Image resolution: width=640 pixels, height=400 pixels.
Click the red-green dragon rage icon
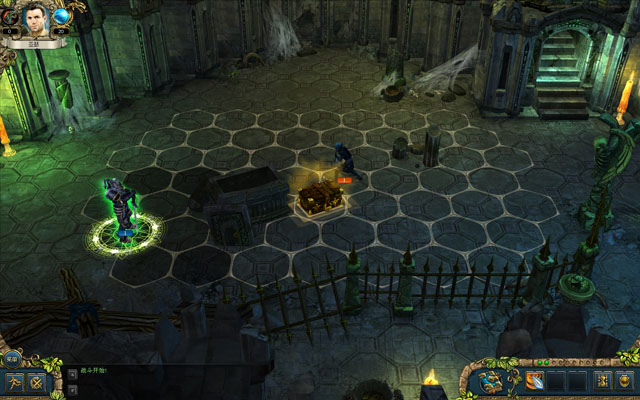tap(9, 16)
